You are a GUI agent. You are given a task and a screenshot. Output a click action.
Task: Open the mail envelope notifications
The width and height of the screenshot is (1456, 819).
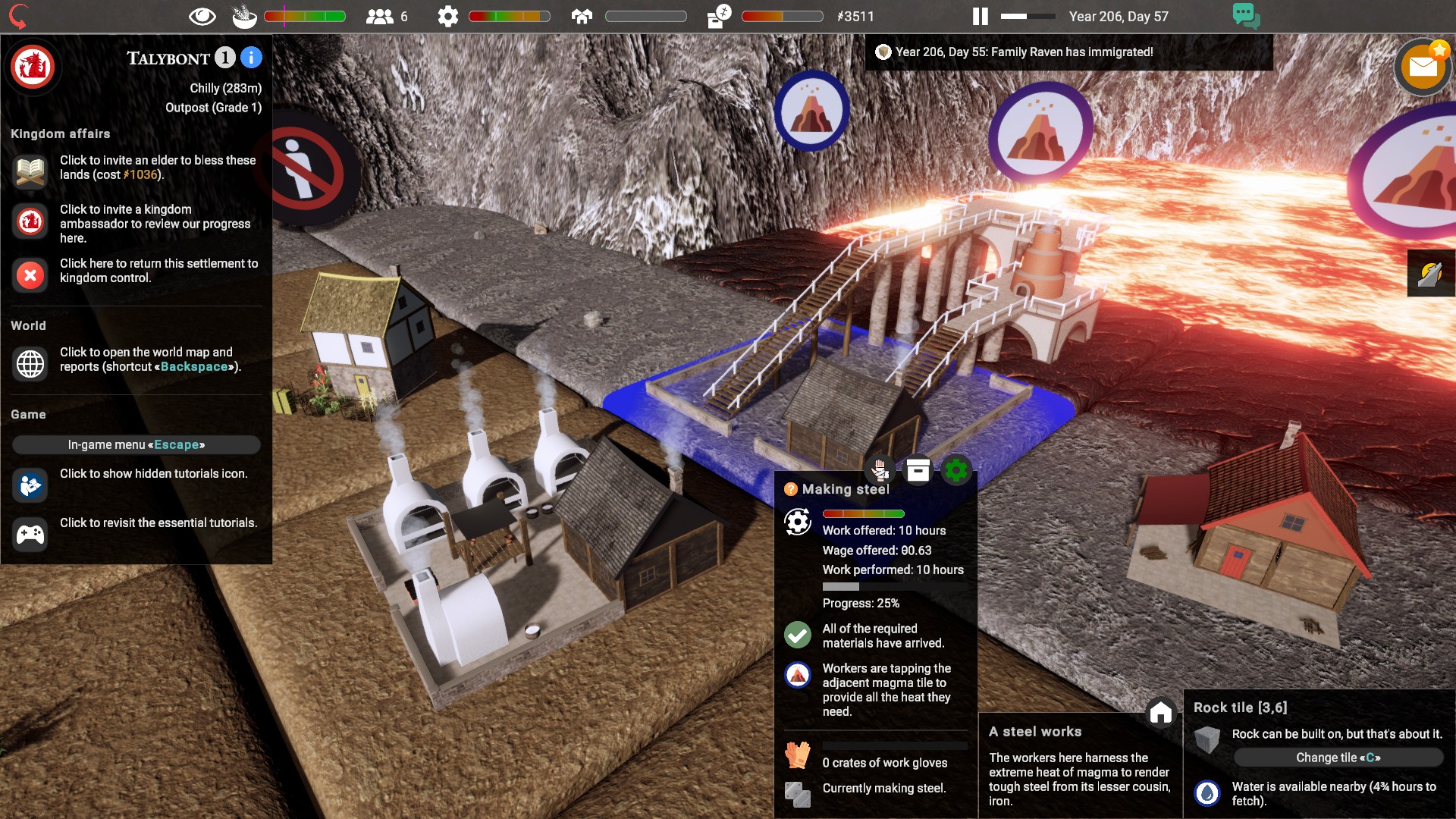[x=1423, y=68]
